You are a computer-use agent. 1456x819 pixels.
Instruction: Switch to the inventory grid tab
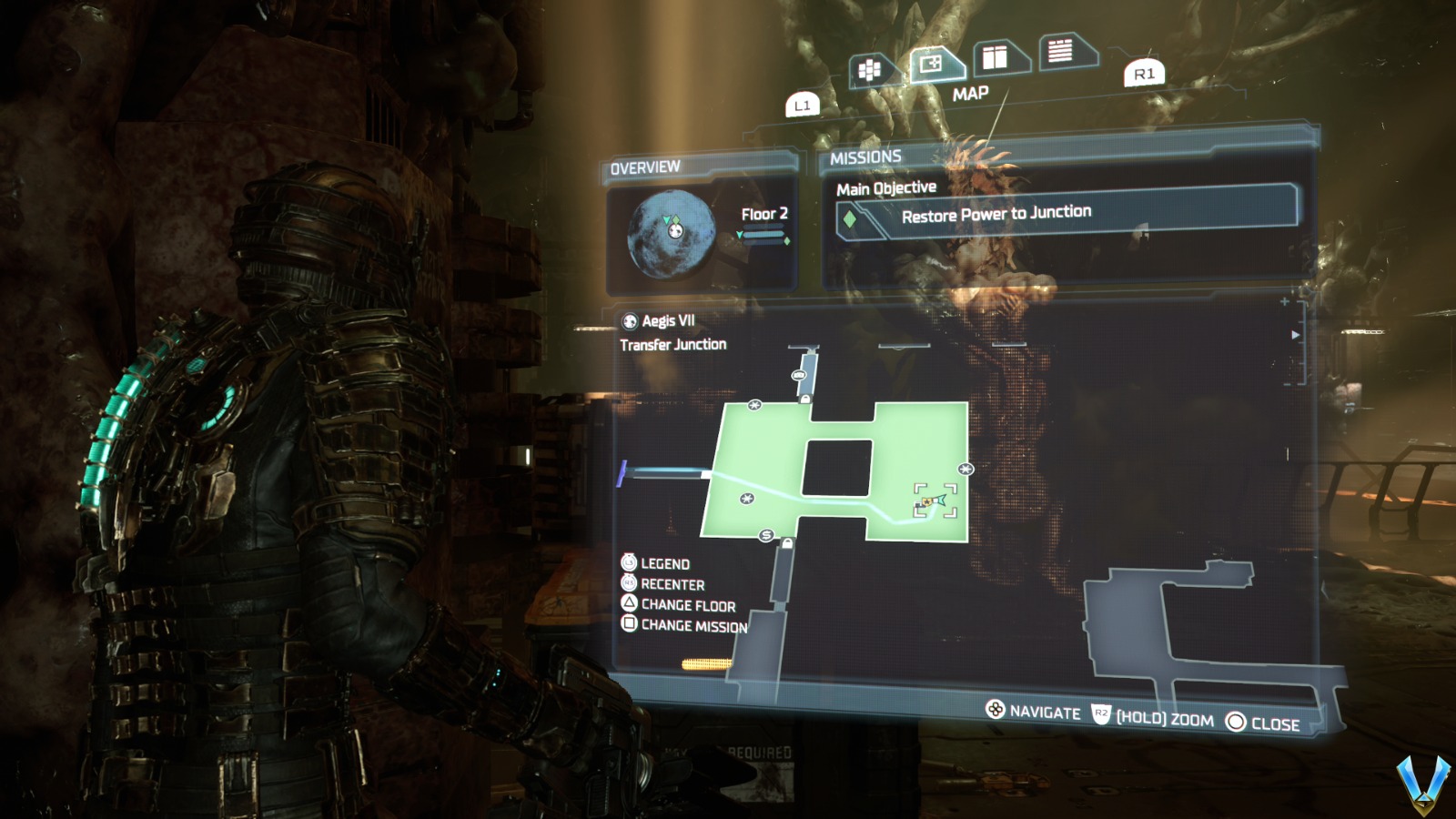click(869, 70)
